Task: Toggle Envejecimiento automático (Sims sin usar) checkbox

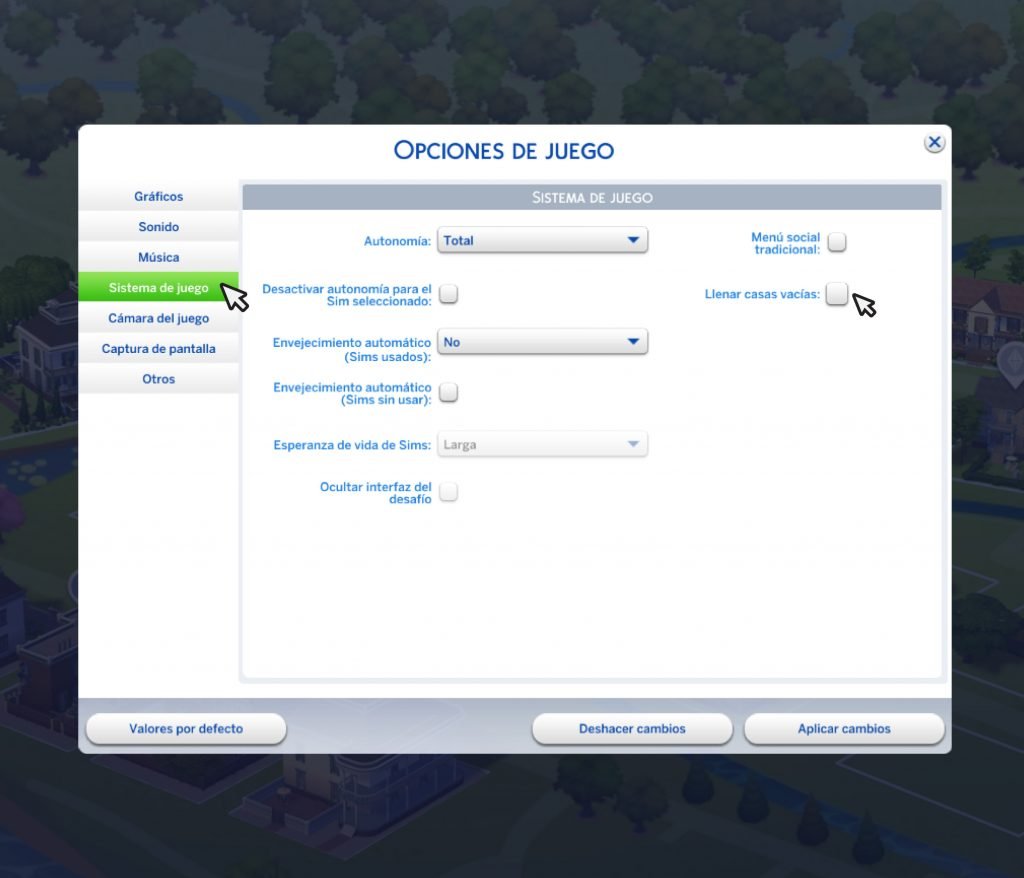Action: (449, 393)
